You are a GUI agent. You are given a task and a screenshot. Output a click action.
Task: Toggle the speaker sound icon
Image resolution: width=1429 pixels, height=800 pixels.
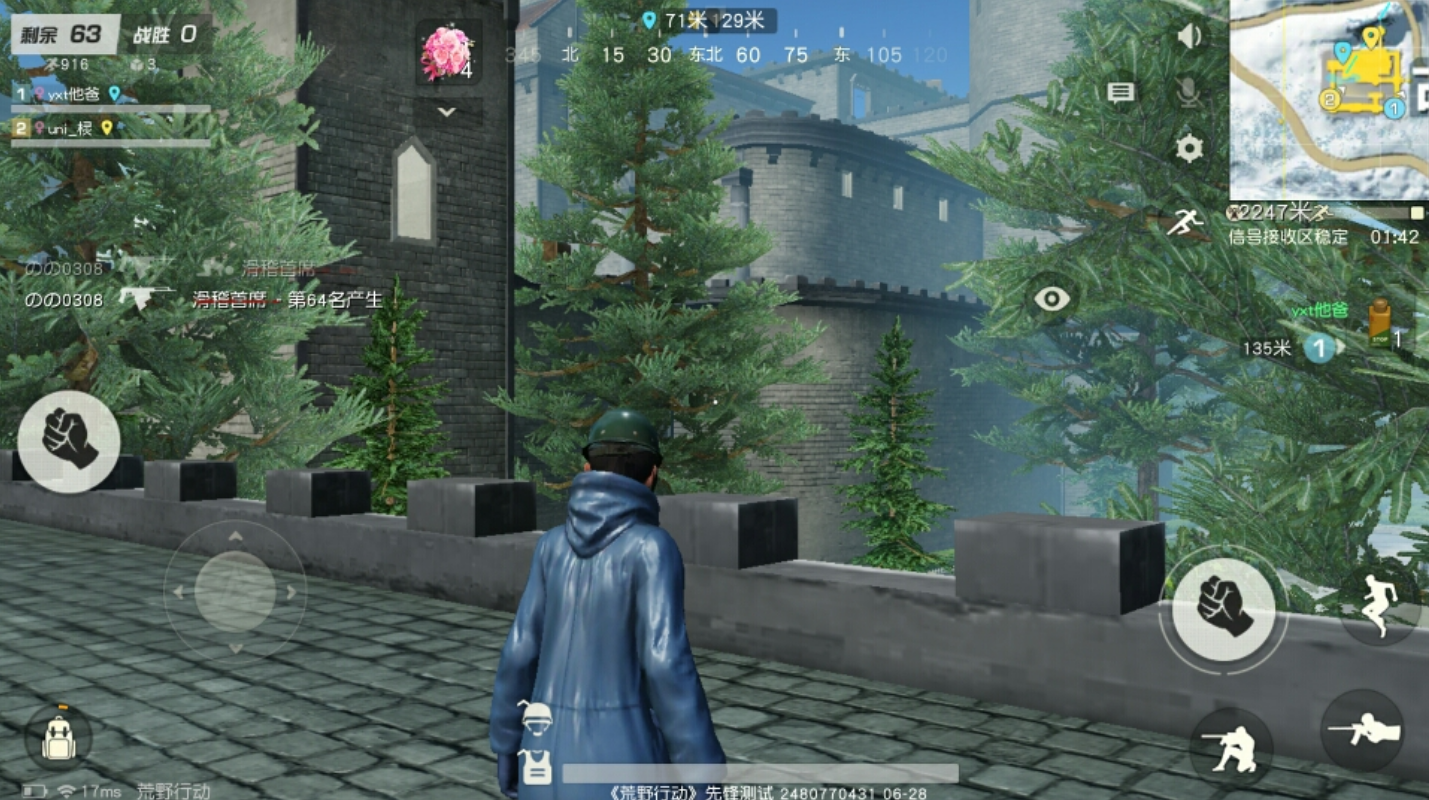tap(1188, 37)
